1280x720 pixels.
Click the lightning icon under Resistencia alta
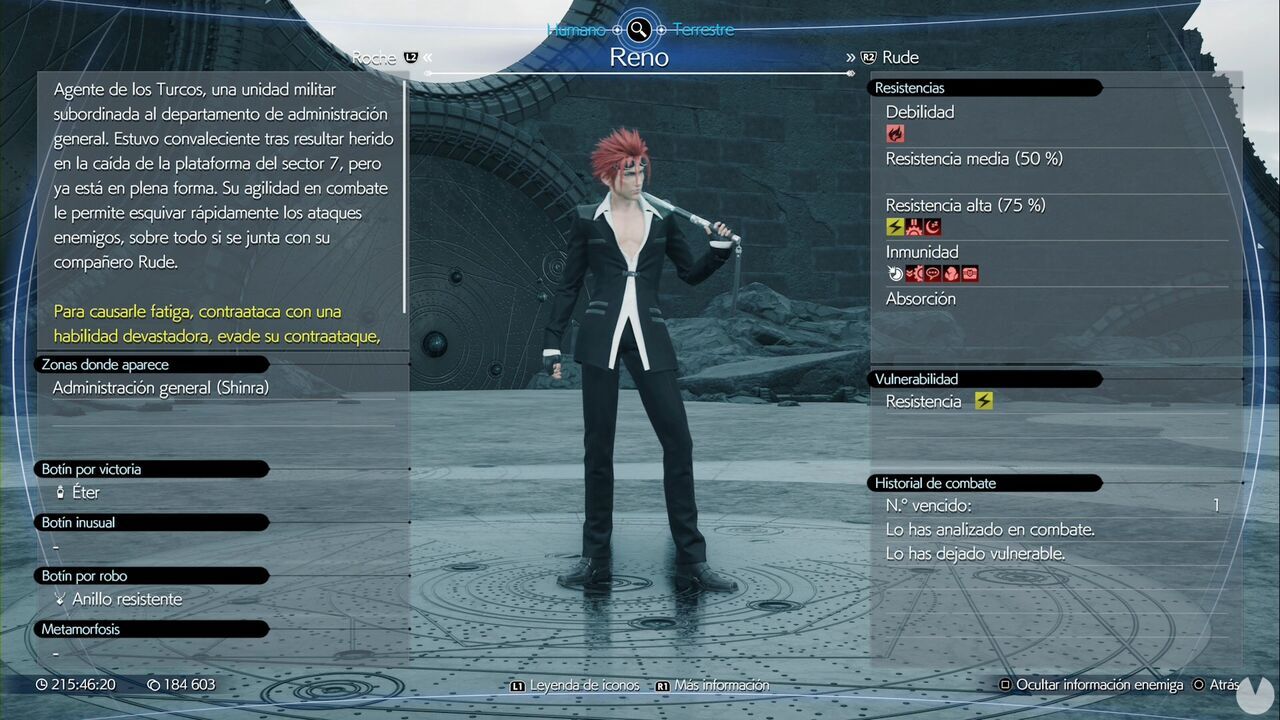(x=893, y=227)
